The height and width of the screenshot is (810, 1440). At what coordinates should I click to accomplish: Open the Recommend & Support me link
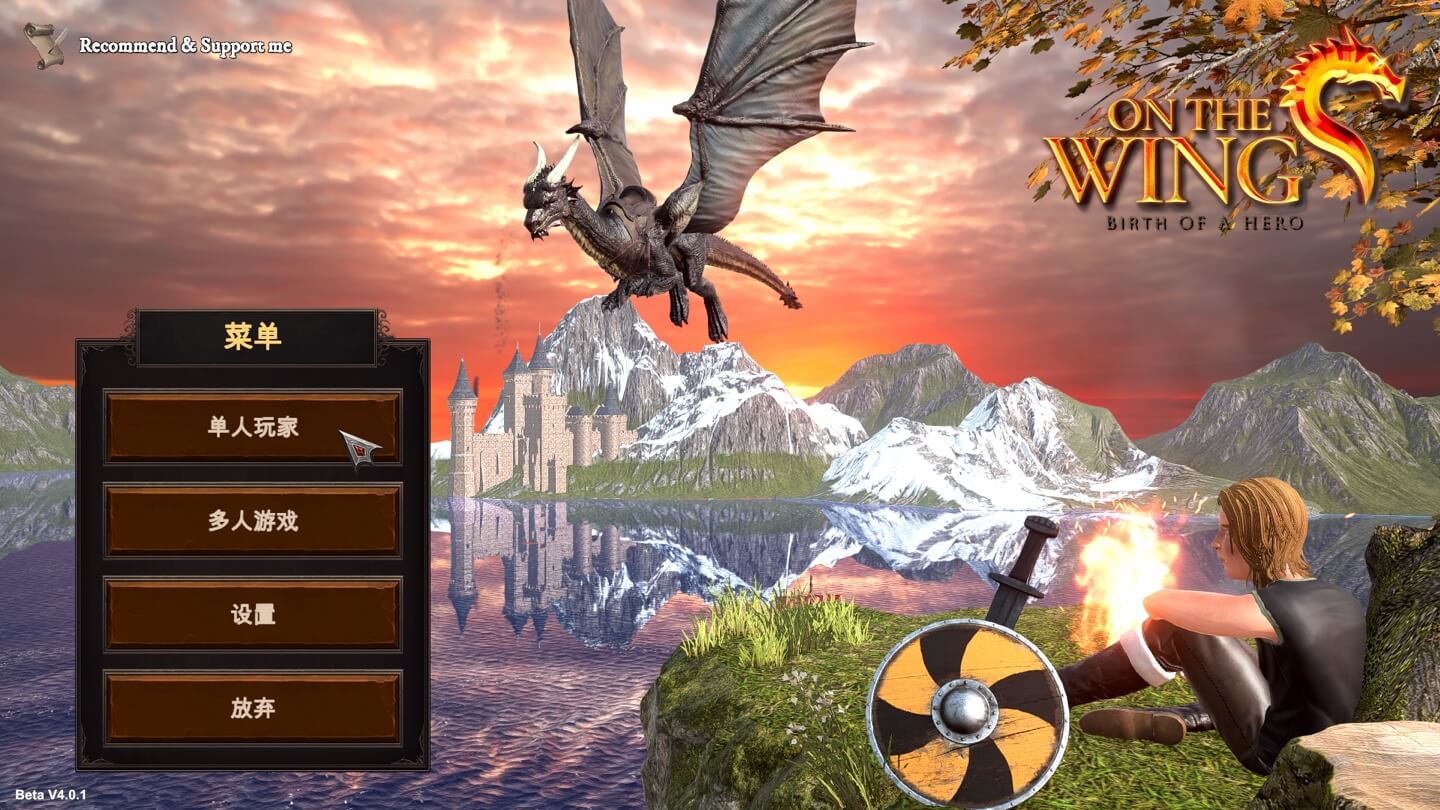pos(185,46)
